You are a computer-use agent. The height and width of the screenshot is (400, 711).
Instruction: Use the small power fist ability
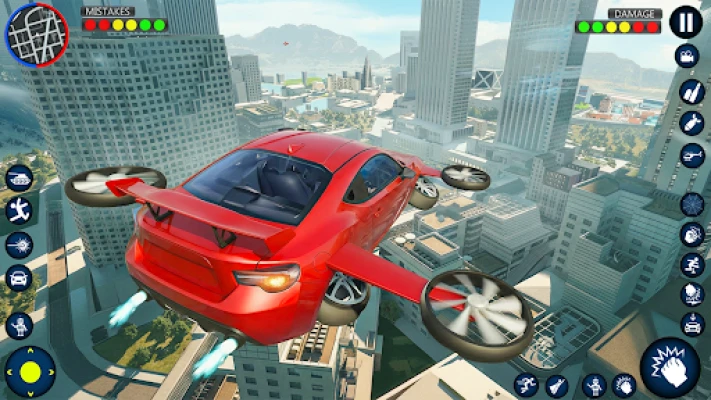[625, 385]
